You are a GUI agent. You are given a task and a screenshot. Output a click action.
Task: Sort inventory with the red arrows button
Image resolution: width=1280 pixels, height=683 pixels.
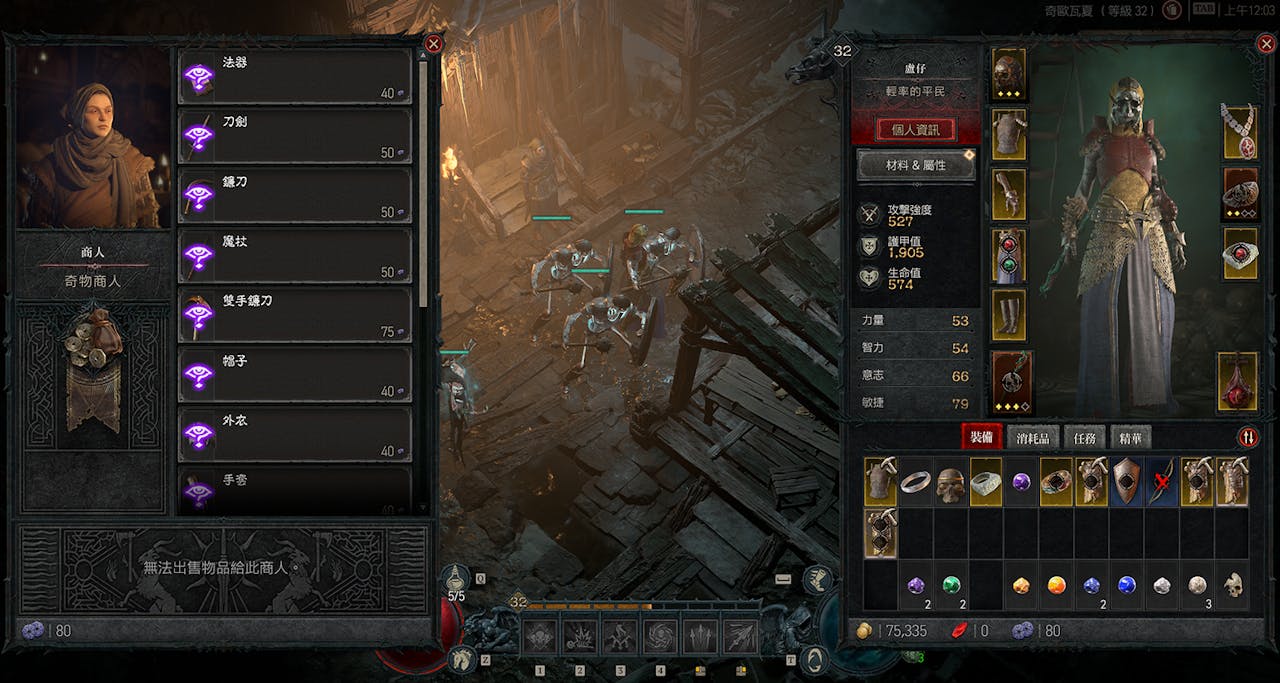[x=1248, y=437]
